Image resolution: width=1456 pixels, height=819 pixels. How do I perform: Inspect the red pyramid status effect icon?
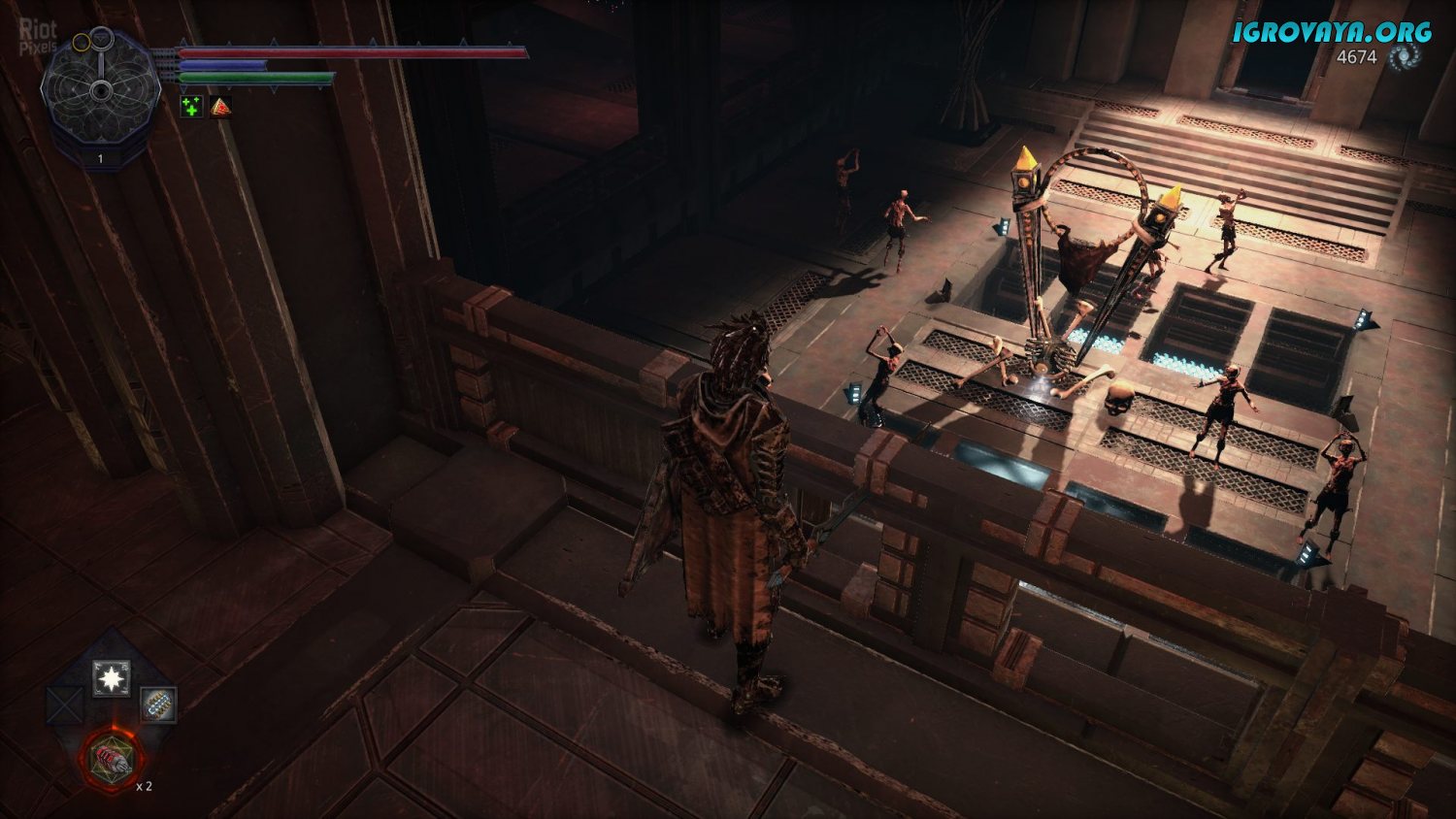click(x=221, y=107)
